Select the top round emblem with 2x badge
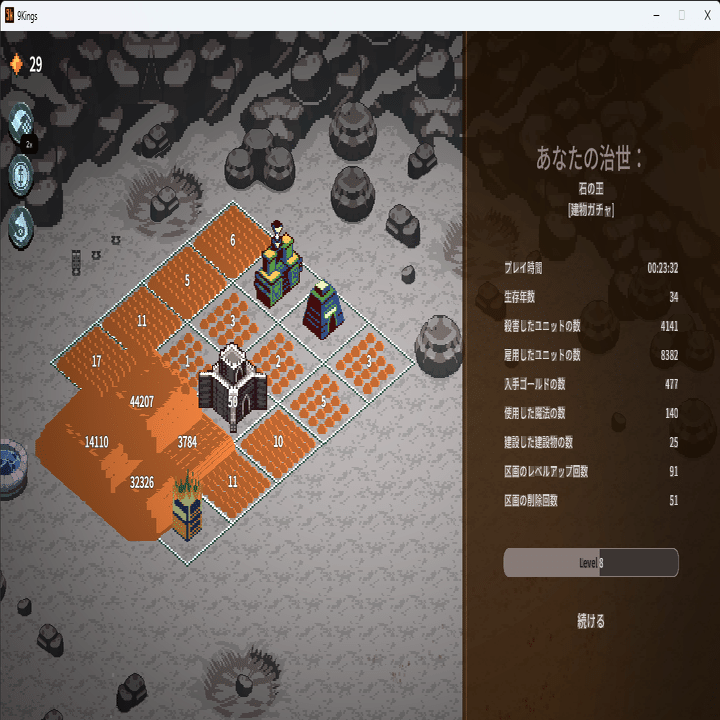The image size is (720, 720). coord(21,124)
